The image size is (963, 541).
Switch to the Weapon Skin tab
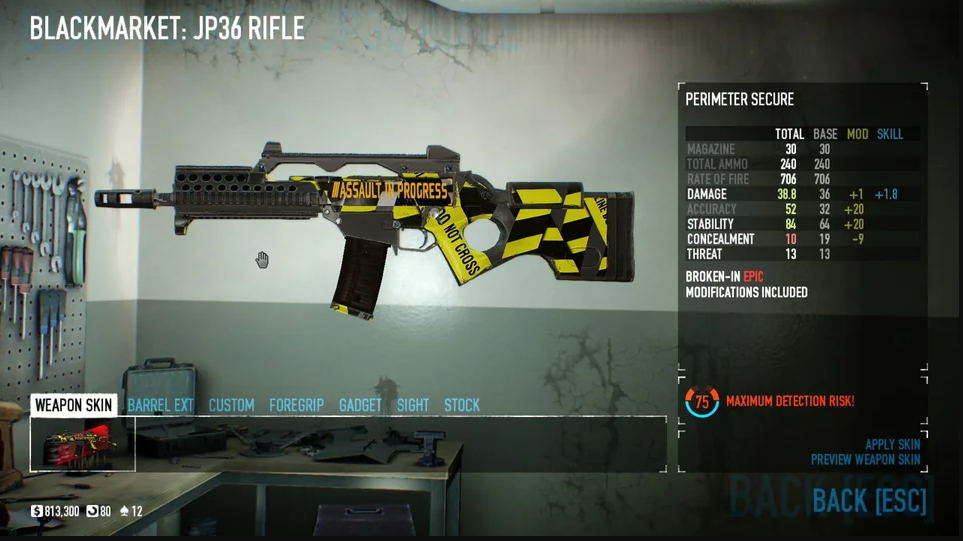point(73,405)
